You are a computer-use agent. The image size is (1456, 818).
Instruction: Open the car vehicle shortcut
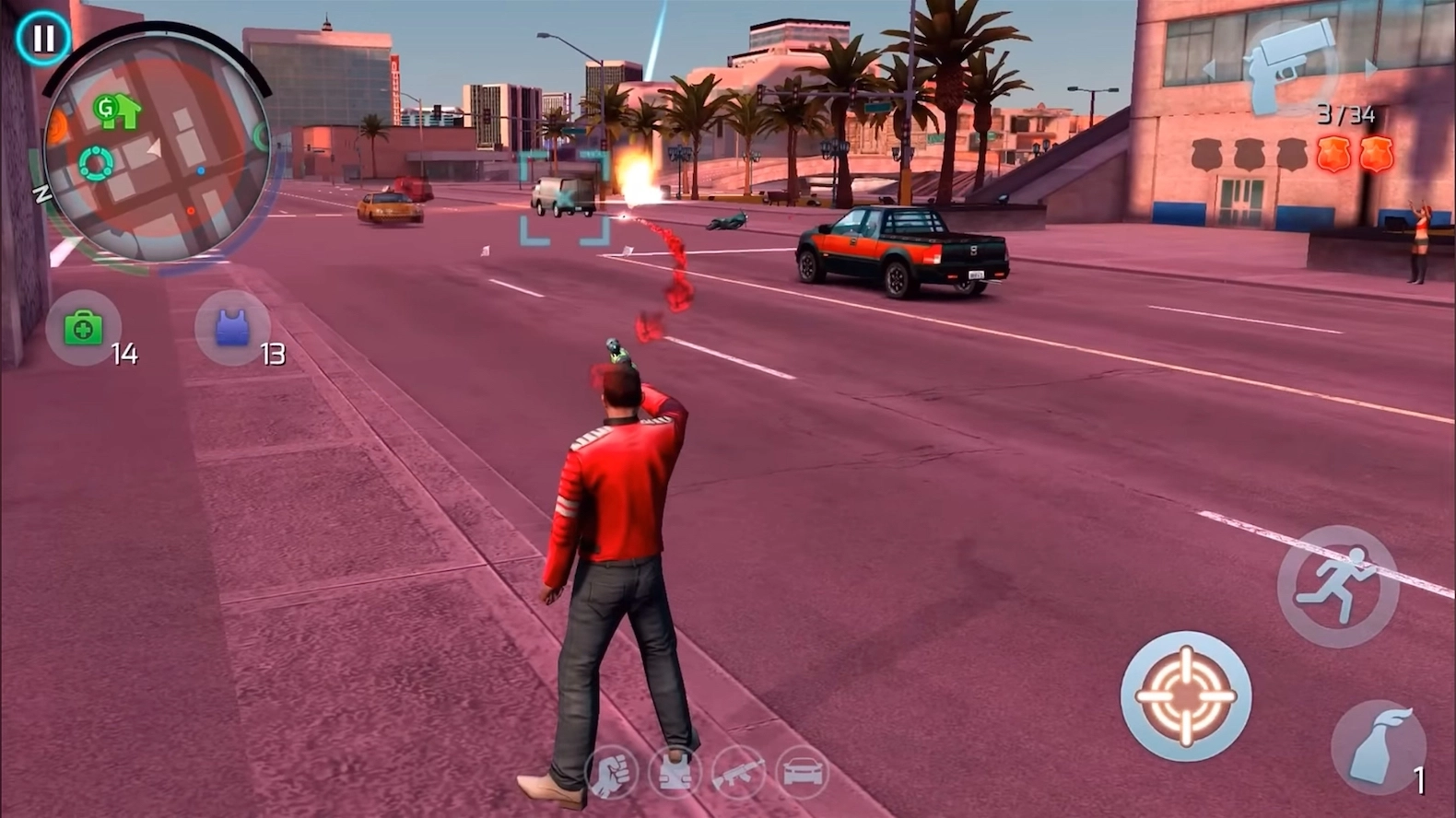(x=802, y=772)
